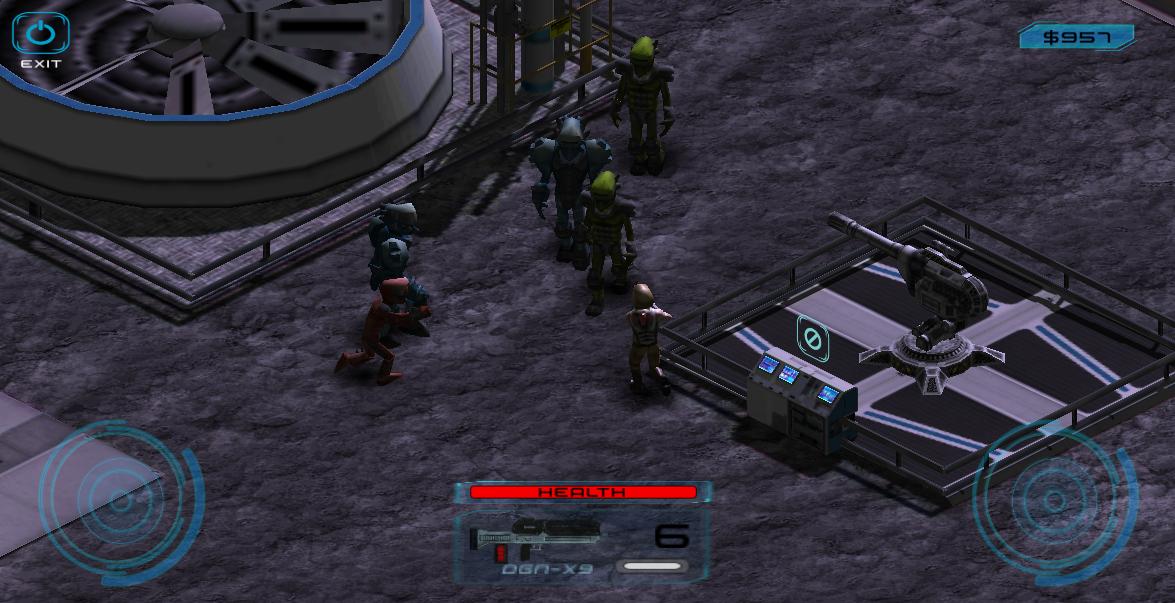Tap the right aiming joystick
Screen dimensions: 1175x603
(1054, 501)
